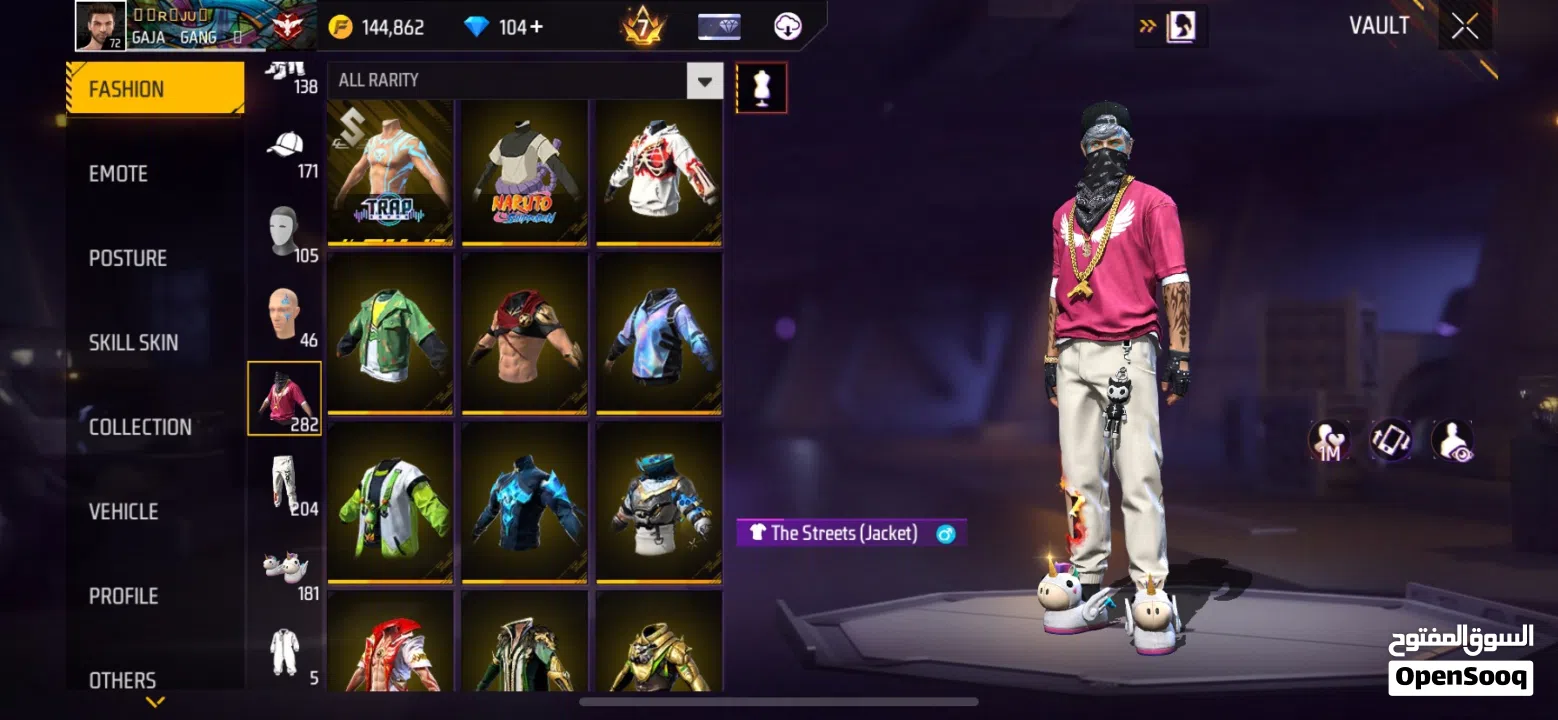Select the shoes category showing 181 items

pos(284,565)
